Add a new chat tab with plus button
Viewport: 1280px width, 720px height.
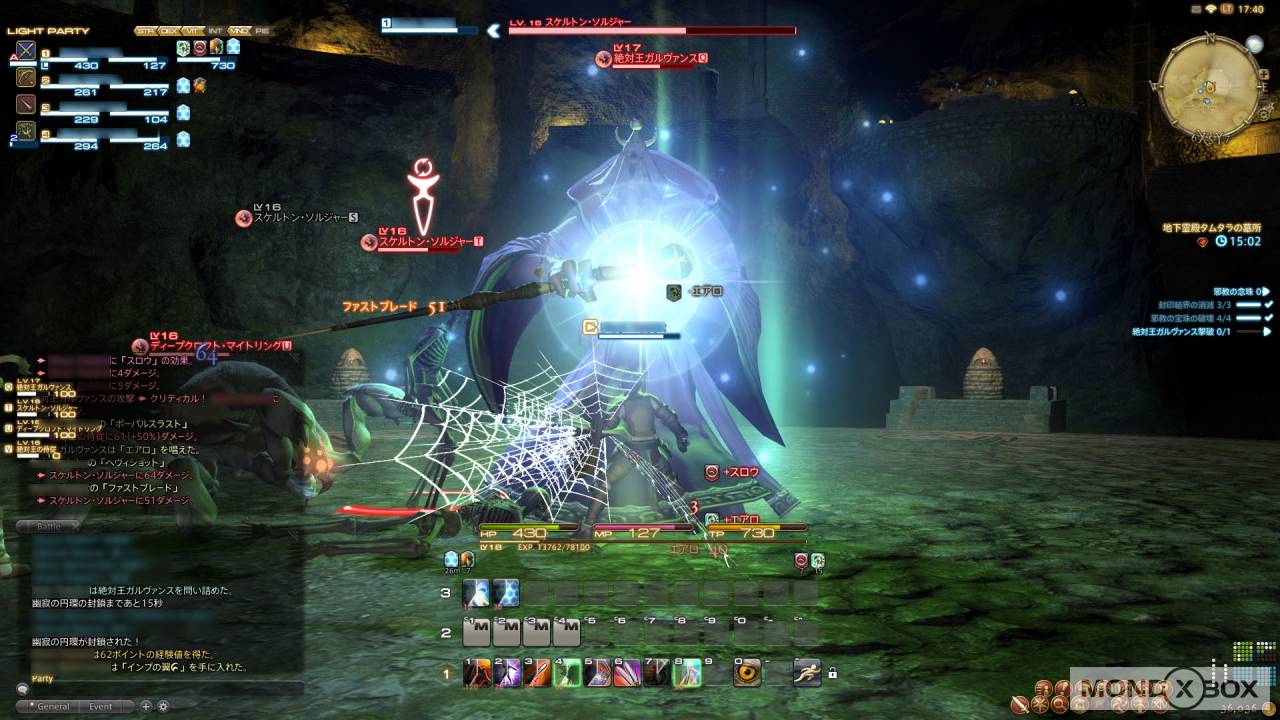(146, 706)
